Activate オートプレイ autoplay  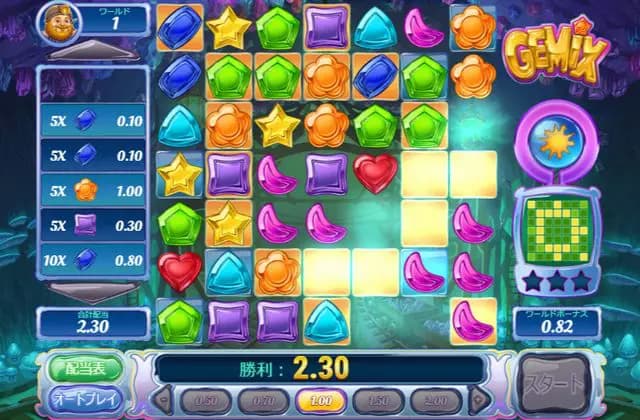(84, 400)
